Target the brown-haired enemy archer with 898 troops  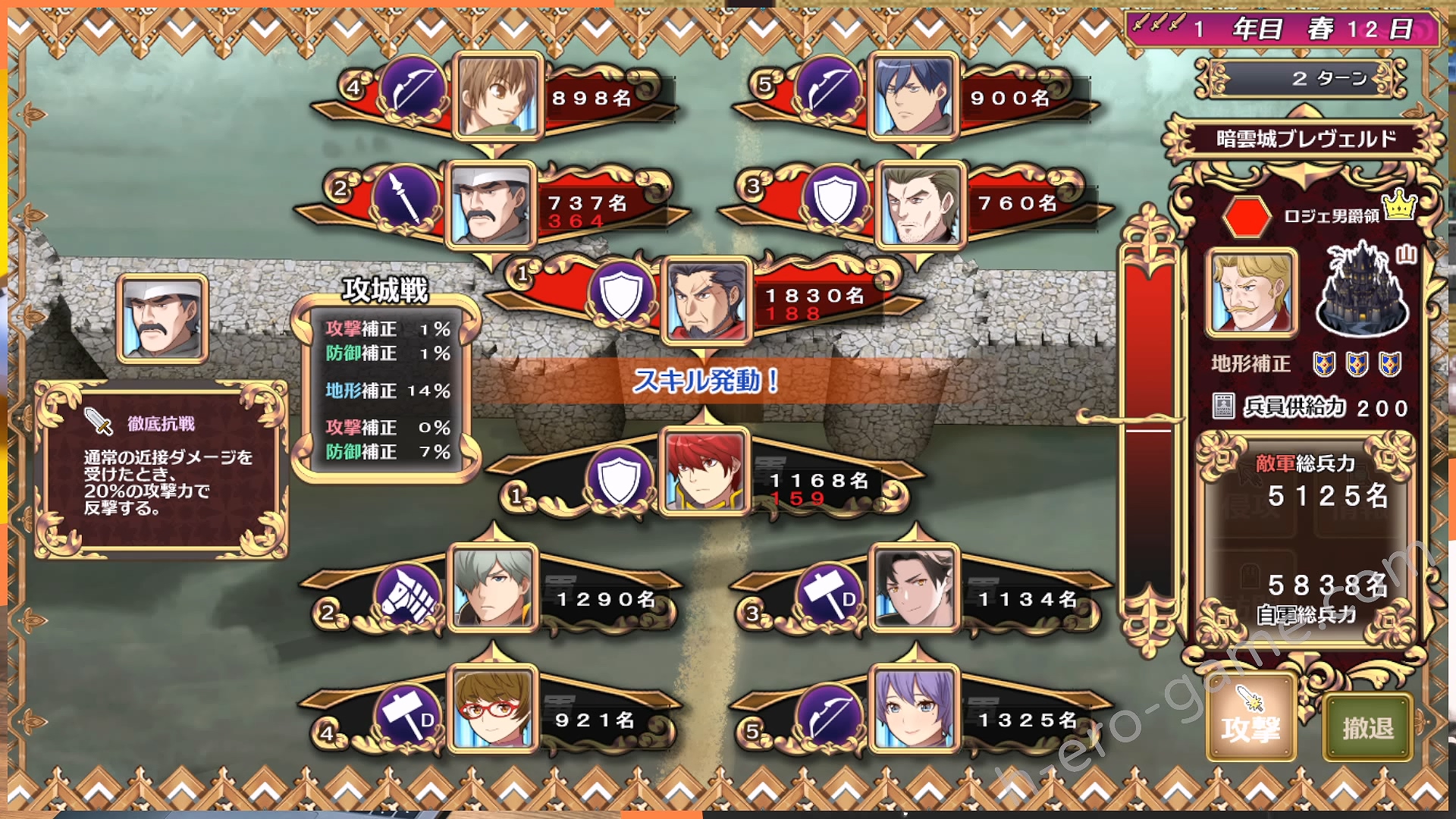498,96
